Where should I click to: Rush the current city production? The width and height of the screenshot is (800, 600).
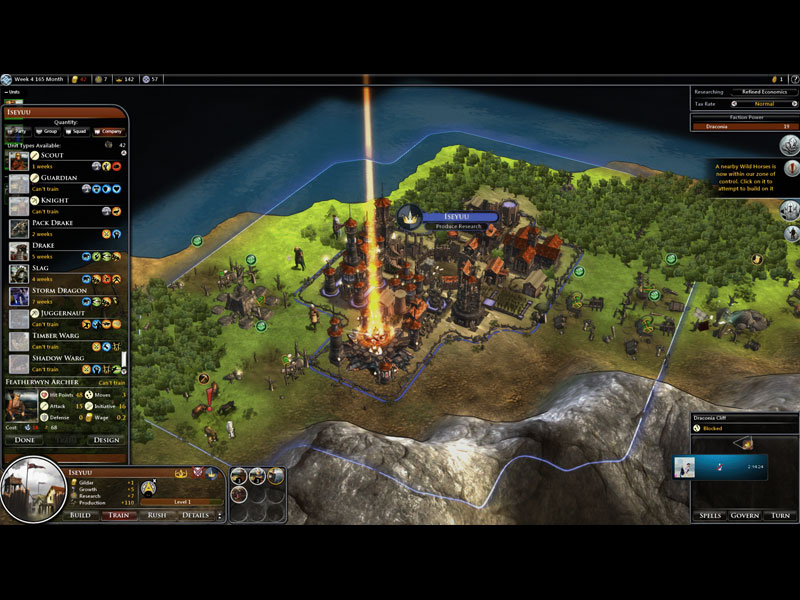point(157,515)
